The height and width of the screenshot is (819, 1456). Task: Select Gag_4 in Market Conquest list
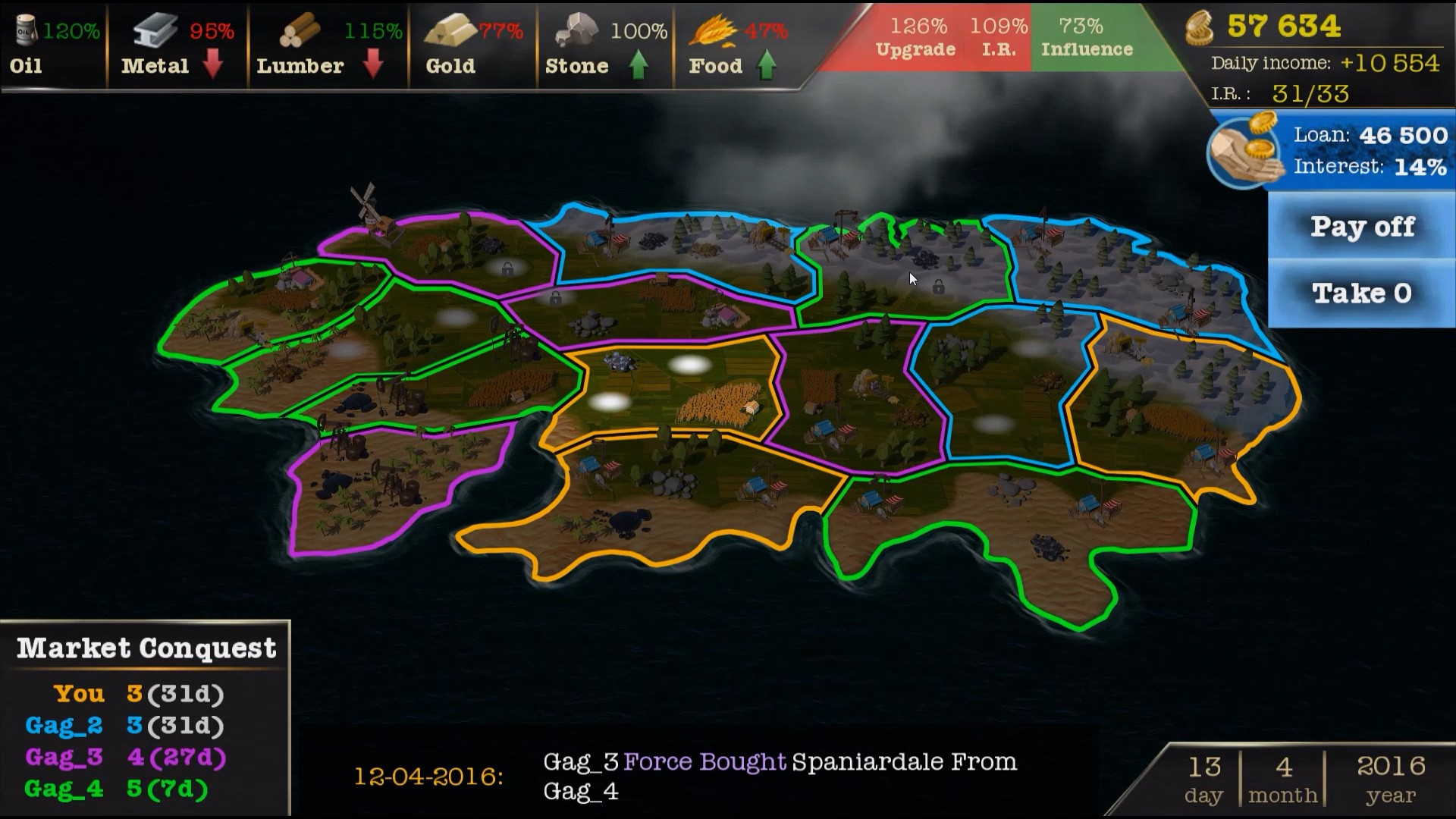(64, 789)
